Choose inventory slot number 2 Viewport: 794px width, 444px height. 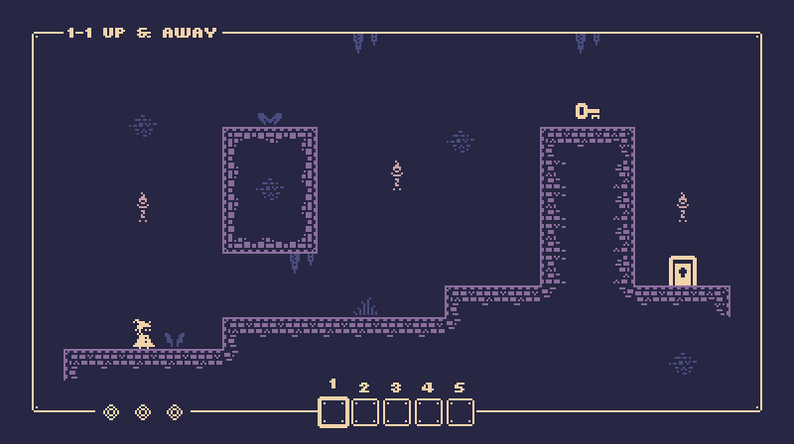point(365,412)
